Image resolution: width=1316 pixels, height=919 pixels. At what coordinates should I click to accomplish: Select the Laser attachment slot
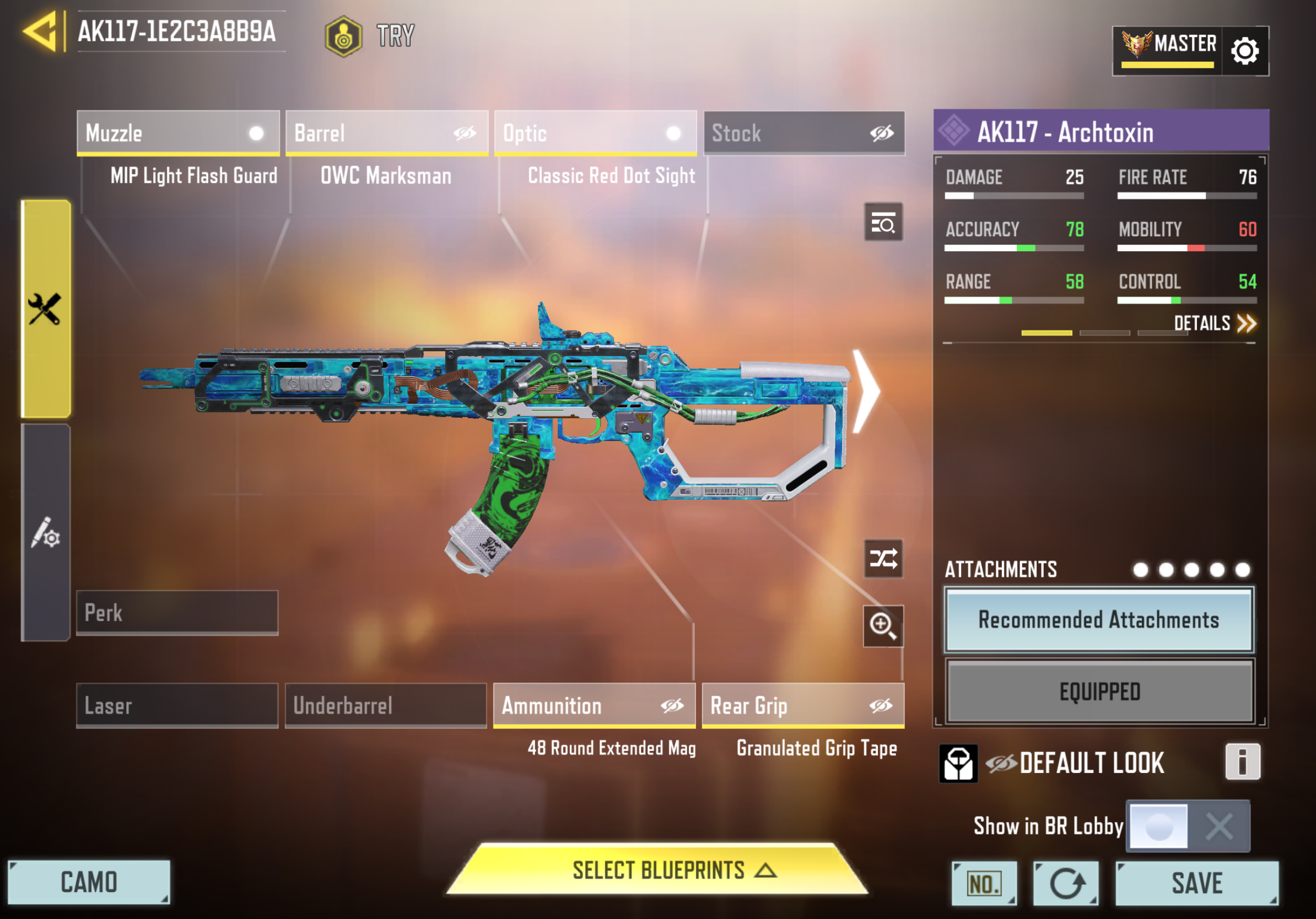coord(177,705)
